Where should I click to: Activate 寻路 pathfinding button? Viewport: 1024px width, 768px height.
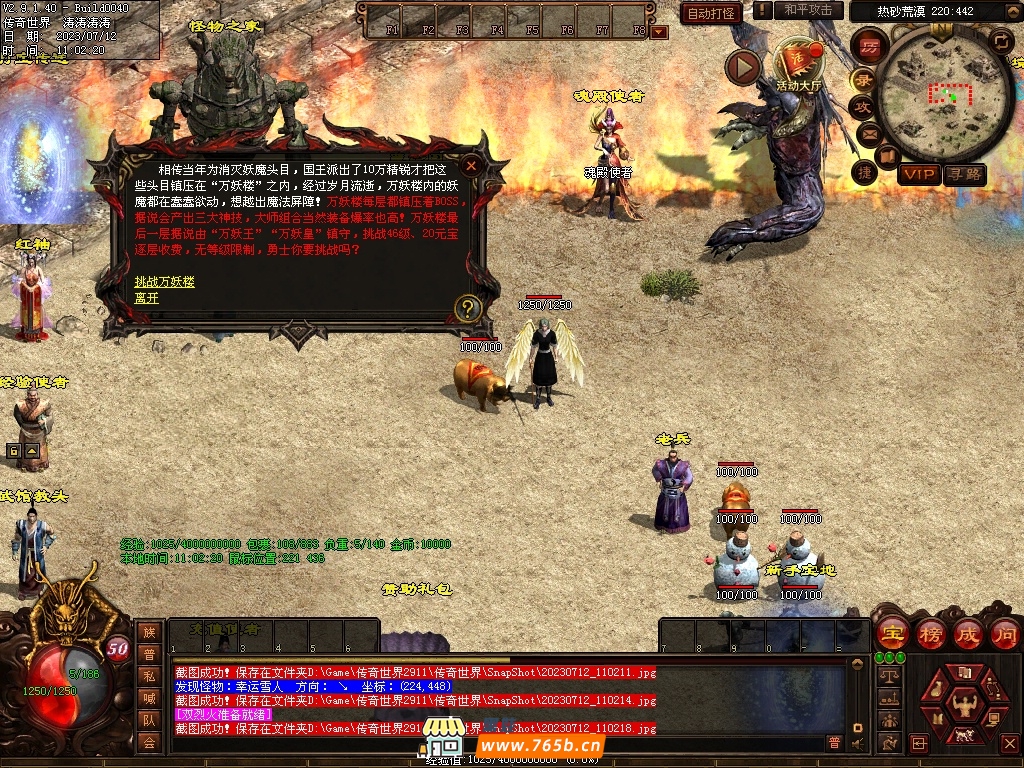pos(965,175)
